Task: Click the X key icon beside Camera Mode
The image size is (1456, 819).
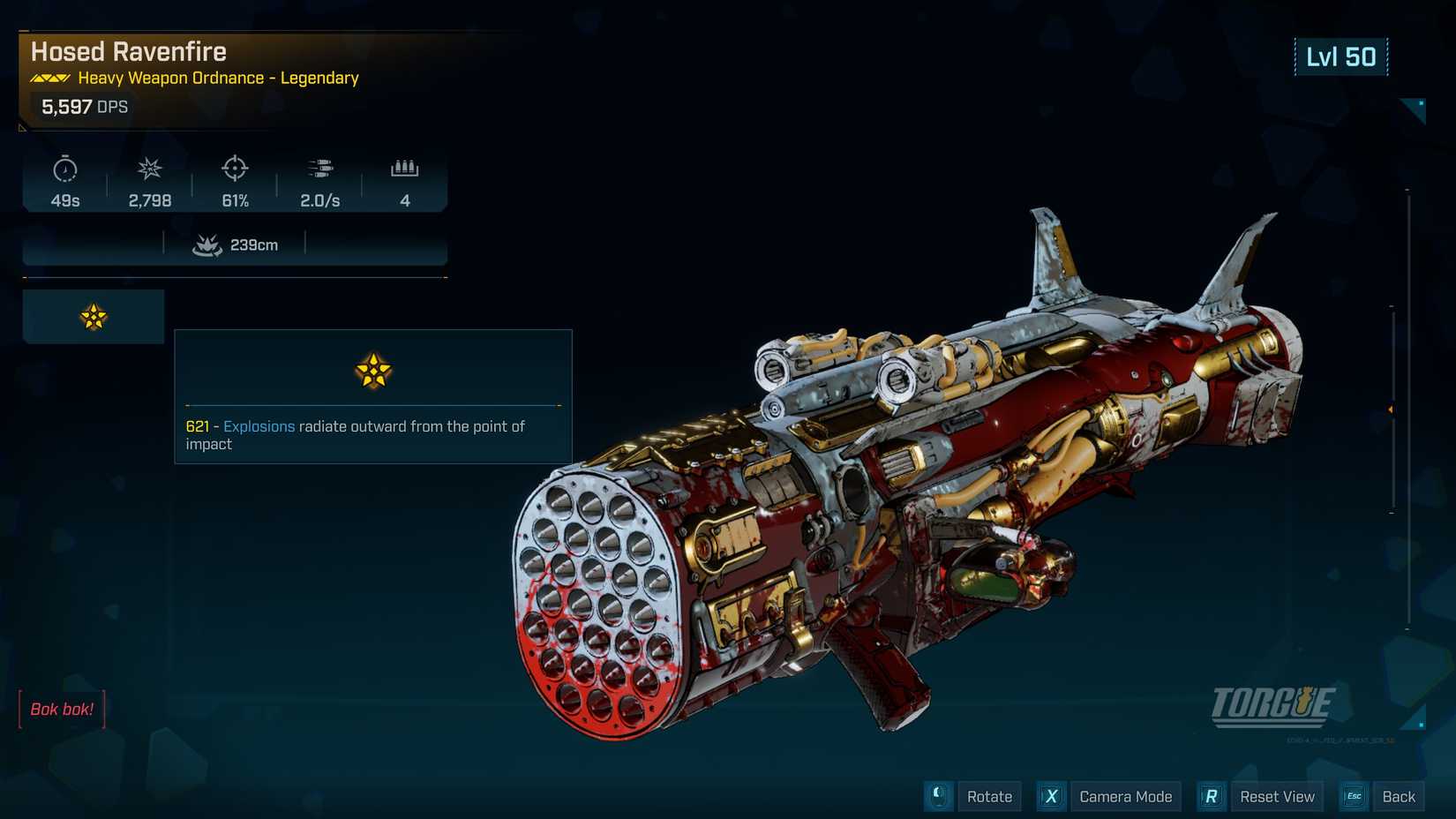Action: coord(1051,796)
